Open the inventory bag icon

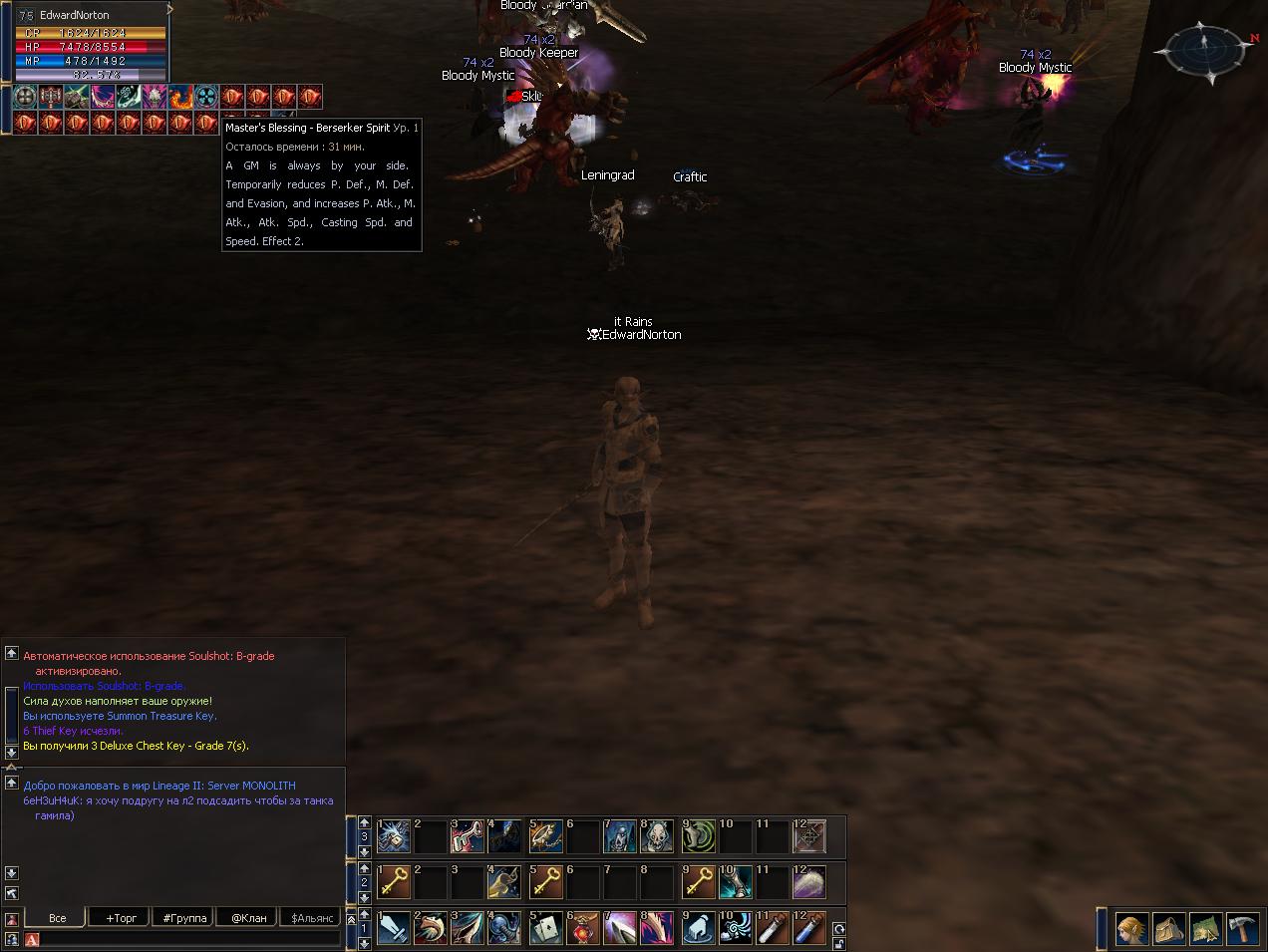[1168, 929]
